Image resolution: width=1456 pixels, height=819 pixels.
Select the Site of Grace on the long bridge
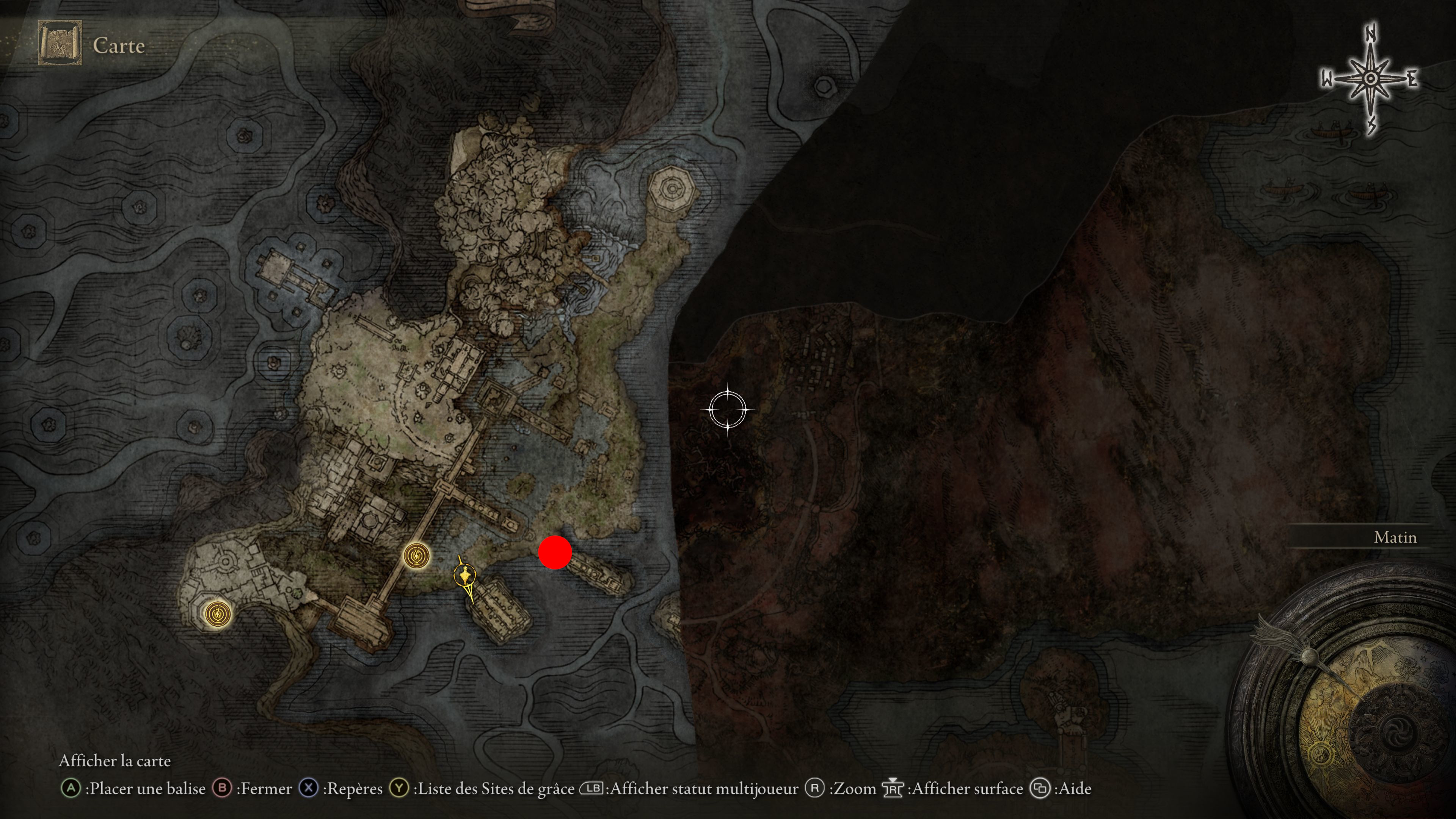point(417,556)
